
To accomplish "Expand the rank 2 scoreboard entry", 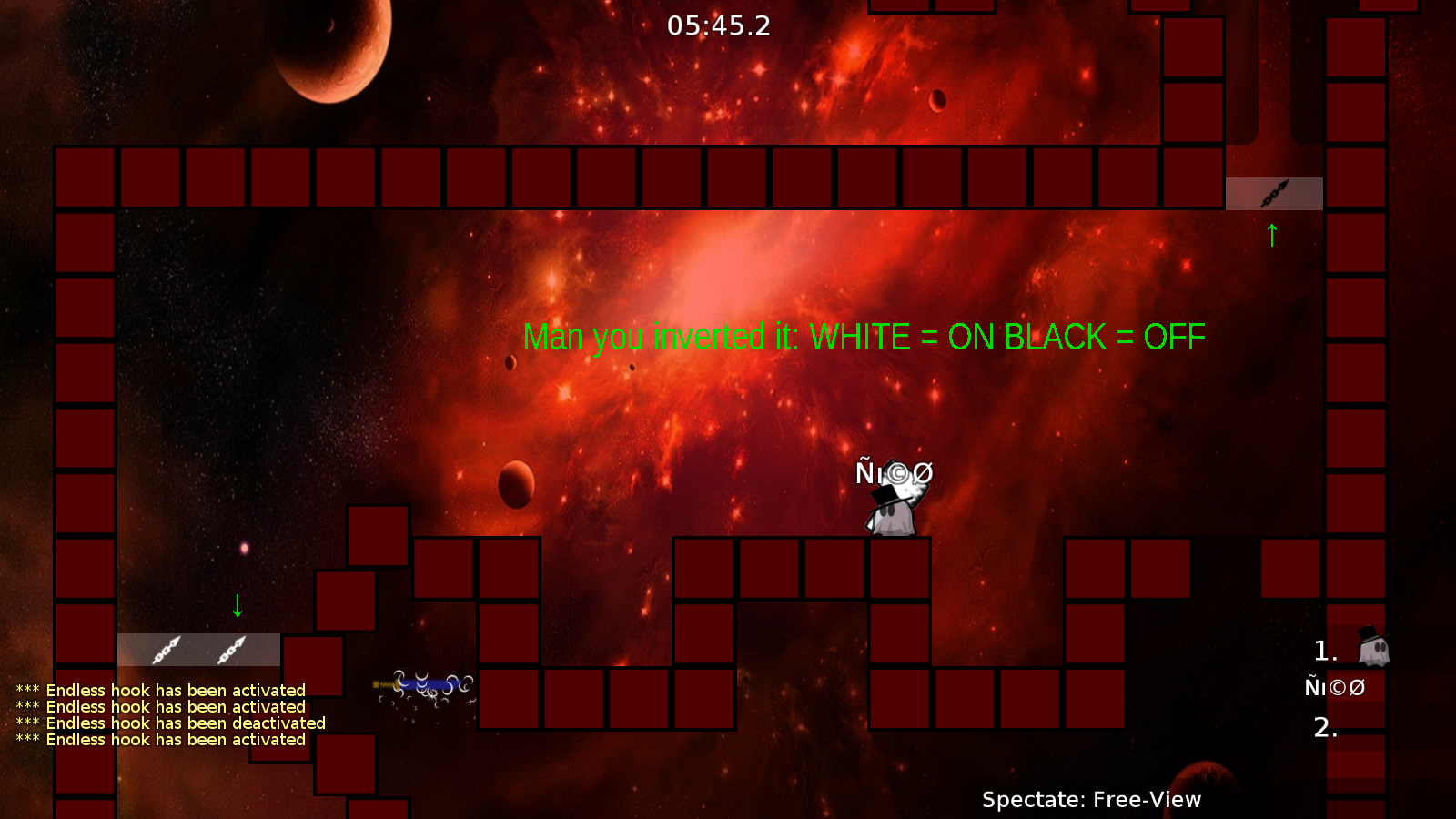I will (x=1324, y=726).
